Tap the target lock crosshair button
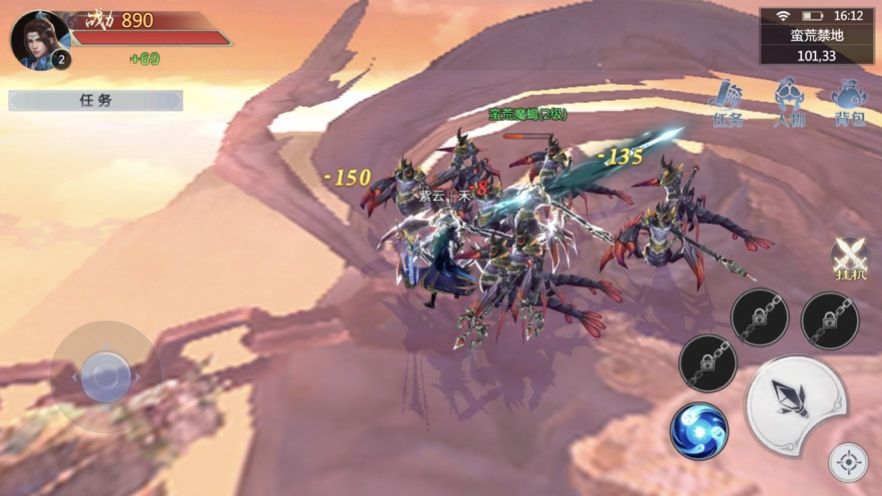This screenshot has width=882, height=496. [x=848, y=462]
